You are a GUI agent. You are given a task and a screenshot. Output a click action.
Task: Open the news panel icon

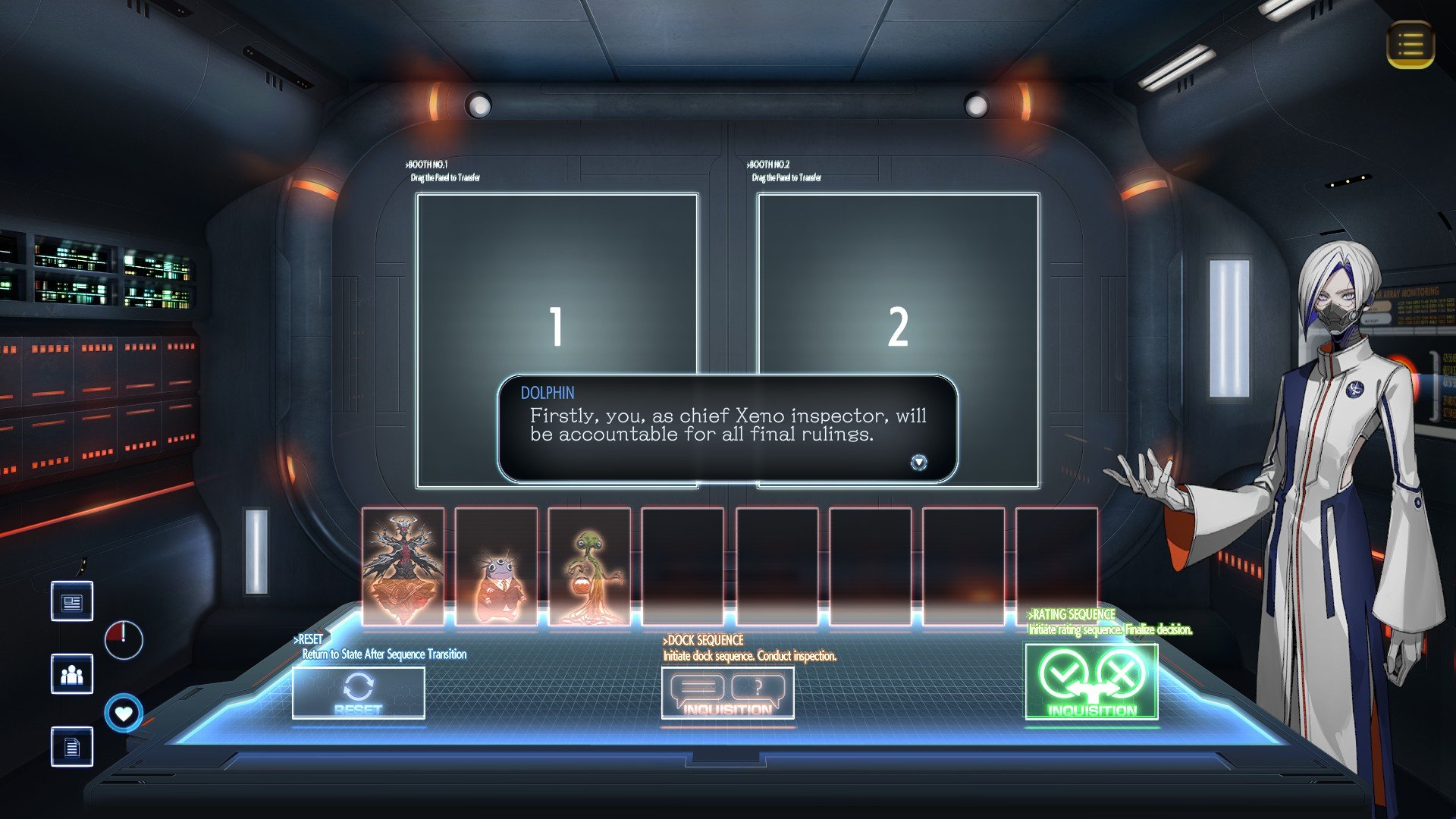point(72,601)
